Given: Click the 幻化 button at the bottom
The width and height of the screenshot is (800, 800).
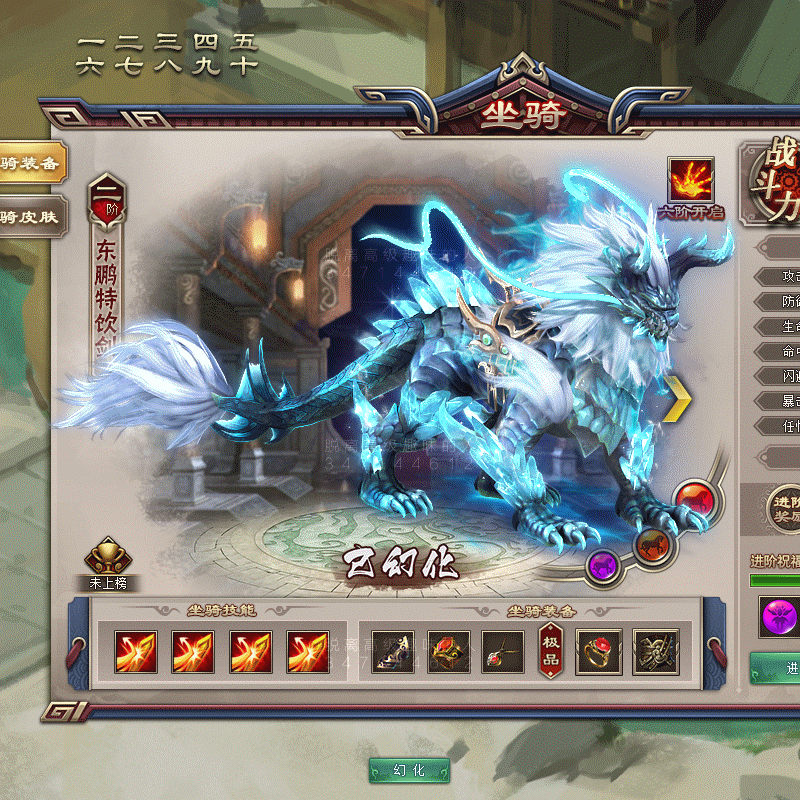Looking at the screenshot, I should (409, 770).
